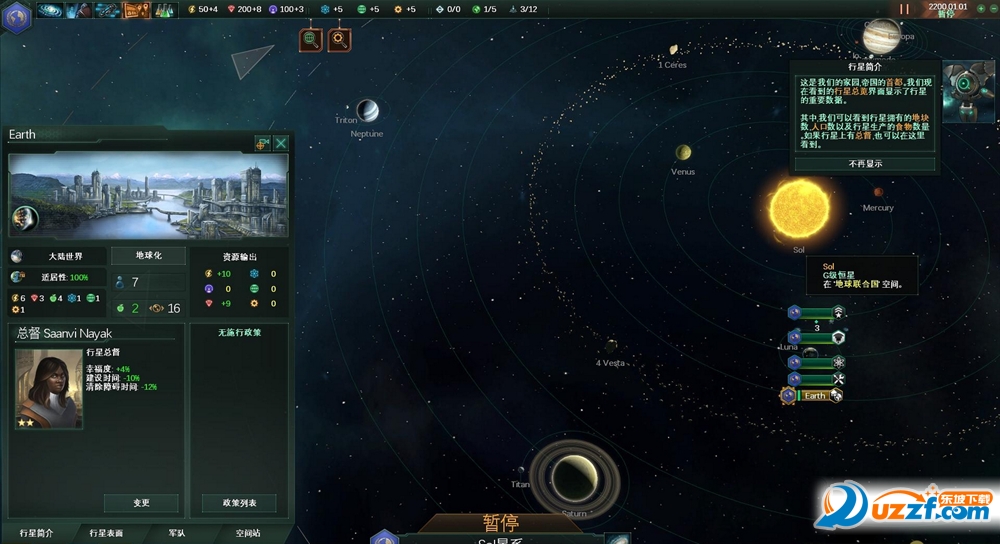Click 变更 to change the governor
The width and height of the screenshot is (1000, 544).
point(141,503)
